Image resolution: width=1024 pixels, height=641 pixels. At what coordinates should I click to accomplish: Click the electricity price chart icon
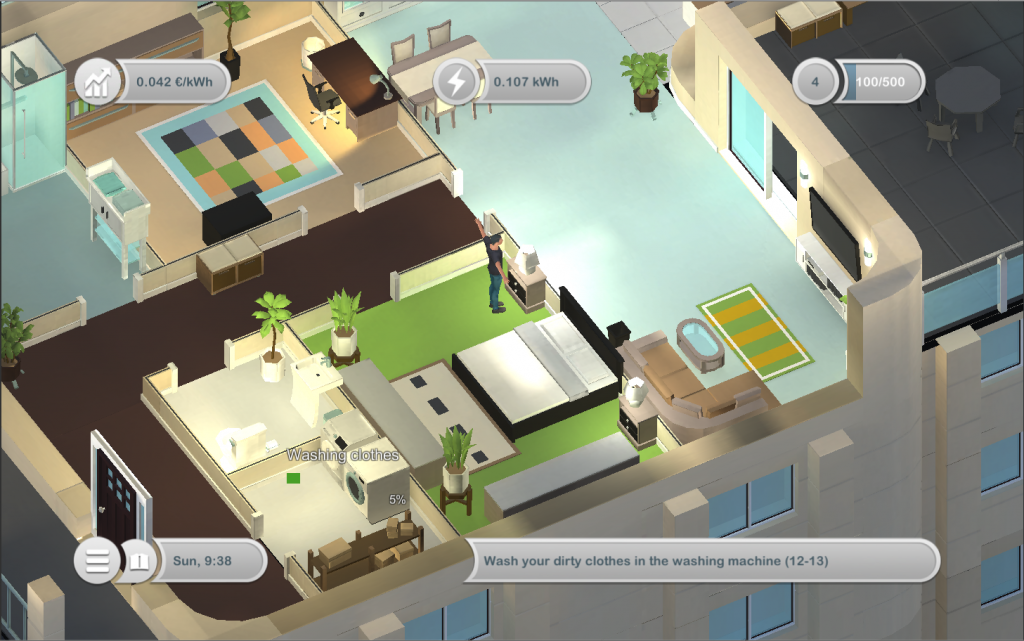pos(97,82)
